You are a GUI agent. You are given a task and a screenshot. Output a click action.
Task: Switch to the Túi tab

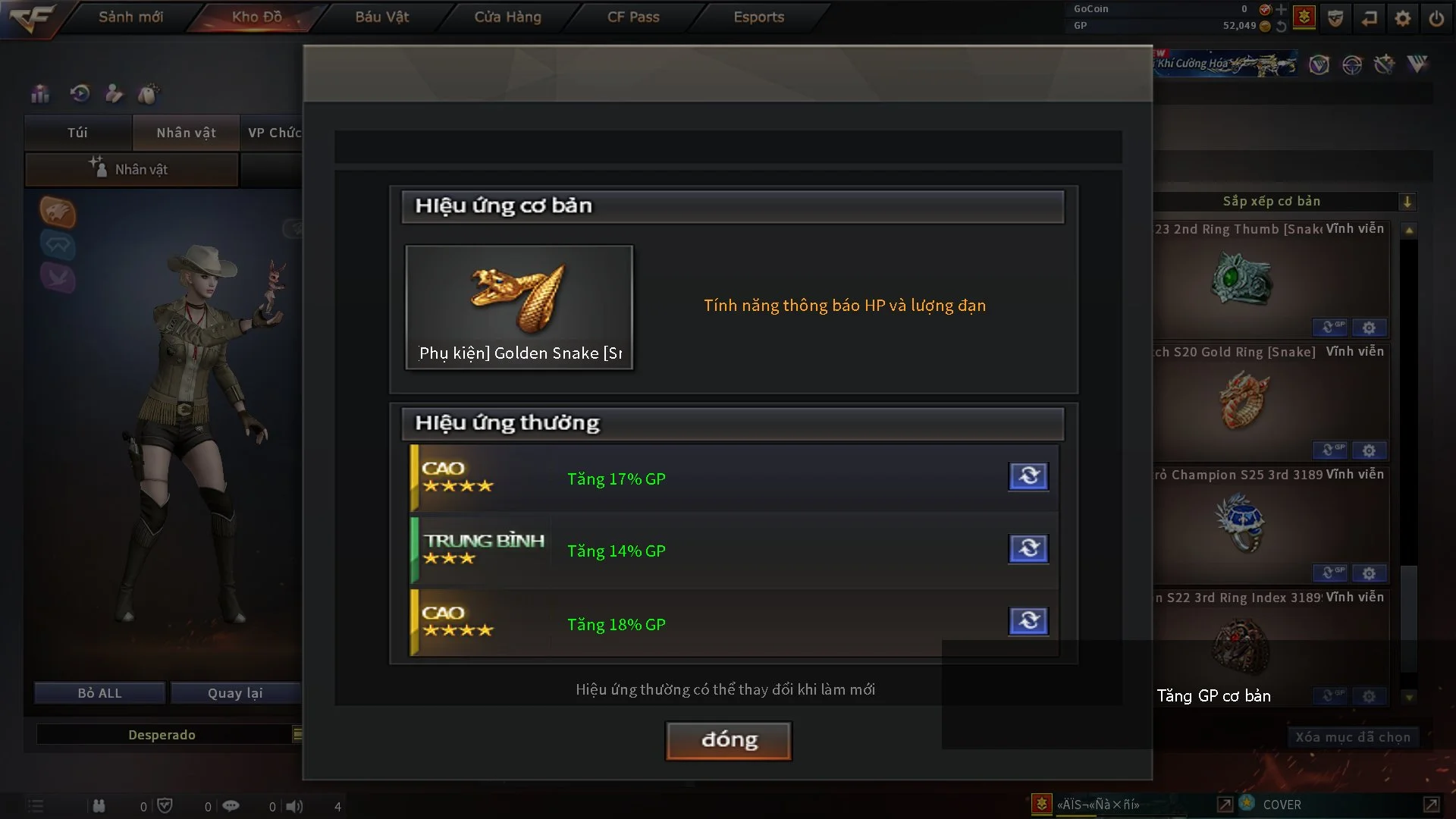coord(77,133)
